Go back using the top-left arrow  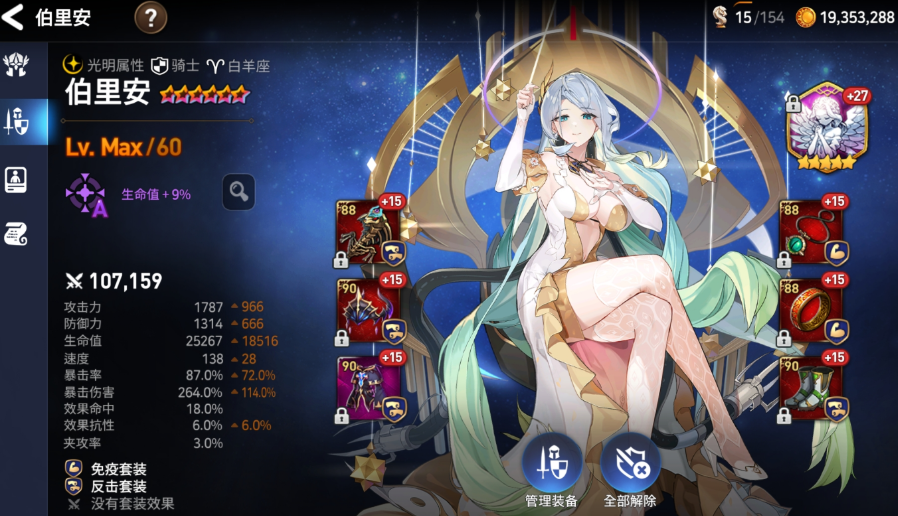coord(14,17)
